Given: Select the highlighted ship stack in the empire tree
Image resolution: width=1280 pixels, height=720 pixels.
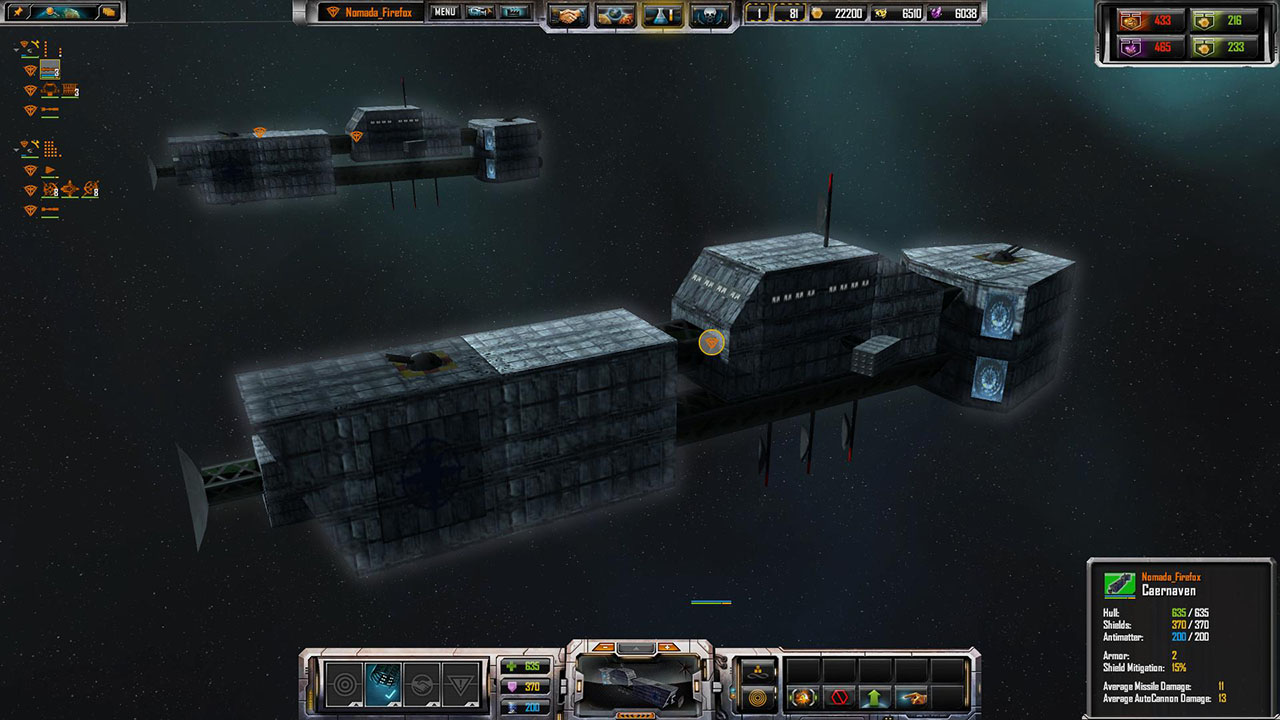Looking at the screenshot, I should (x=49, y=71).
